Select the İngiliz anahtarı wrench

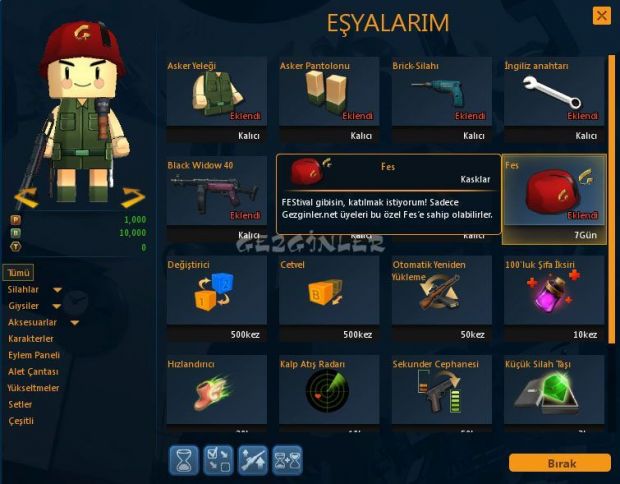tap(554, 99)
